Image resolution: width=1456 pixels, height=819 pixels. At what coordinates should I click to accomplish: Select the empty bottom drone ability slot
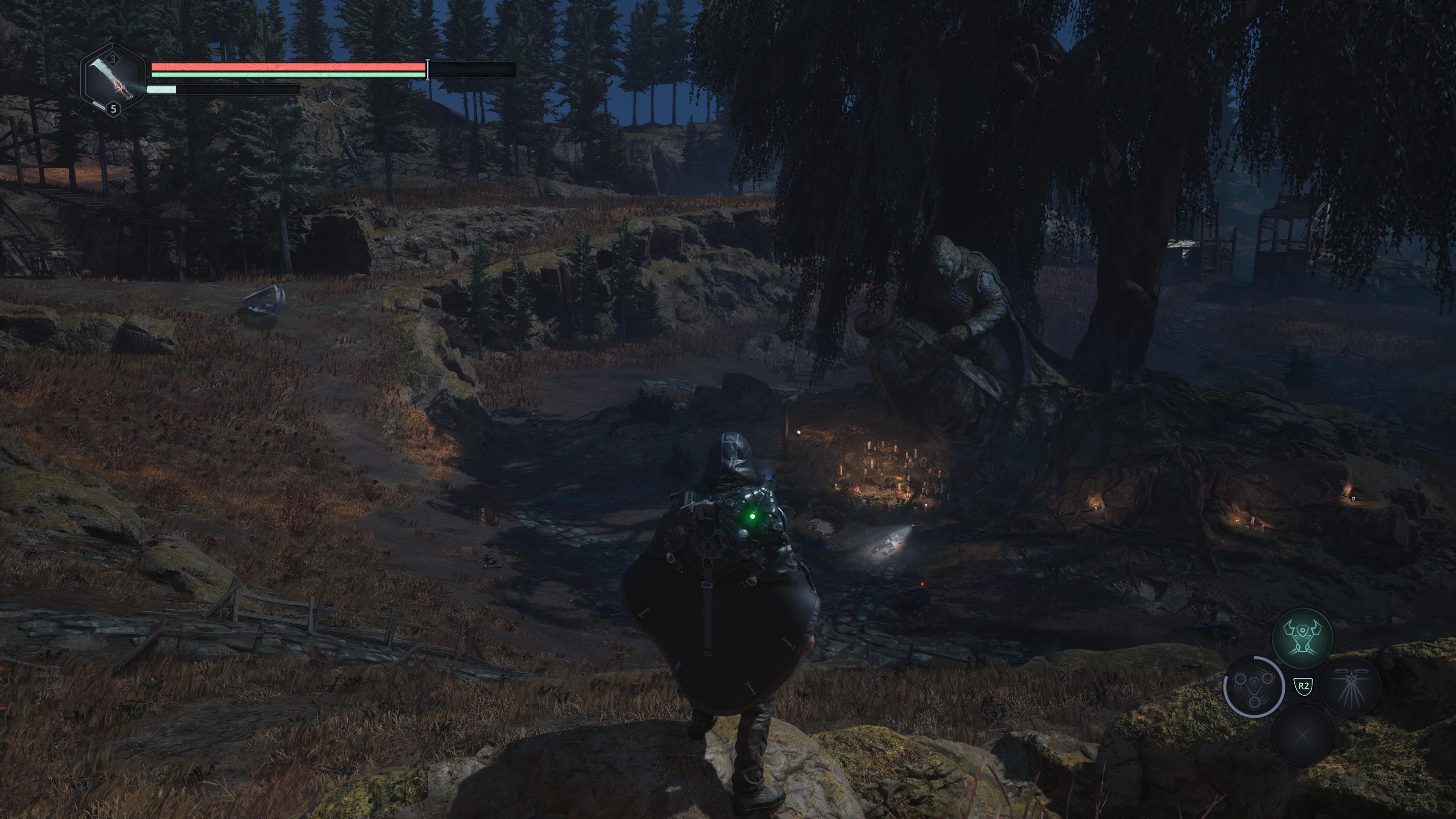[1302, 736]
